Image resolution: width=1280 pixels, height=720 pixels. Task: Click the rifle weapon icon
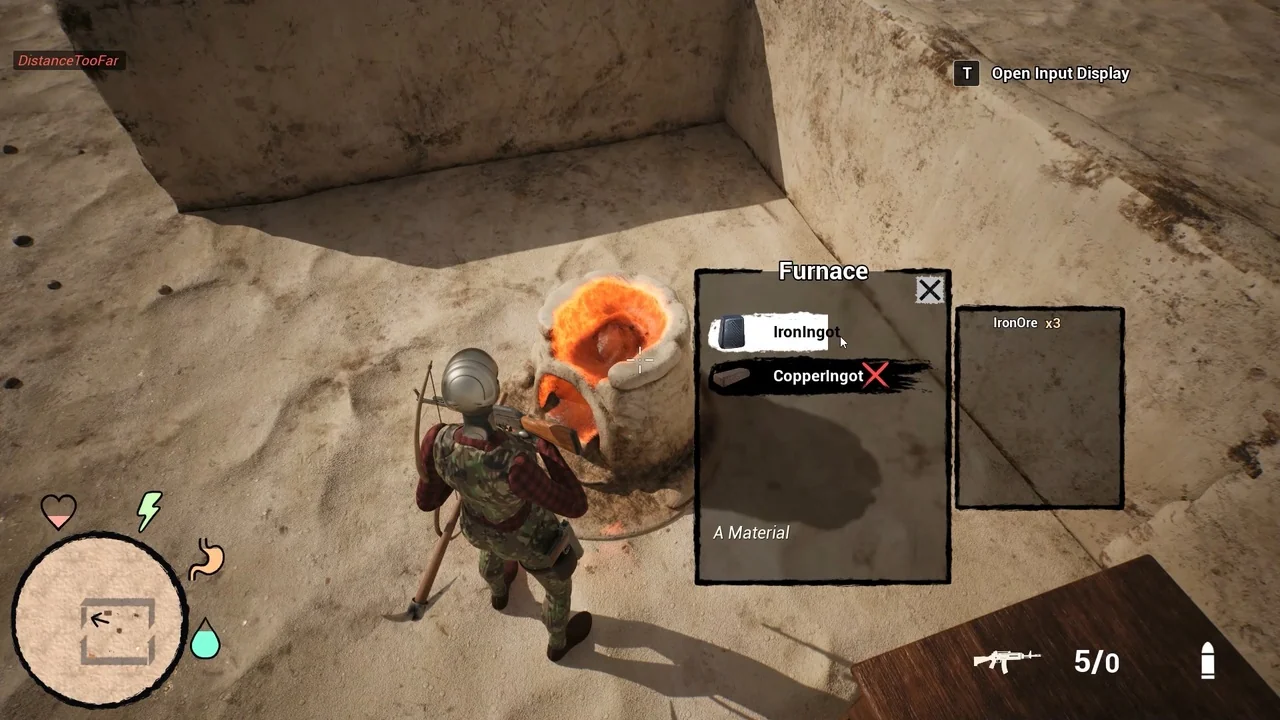1006,660
